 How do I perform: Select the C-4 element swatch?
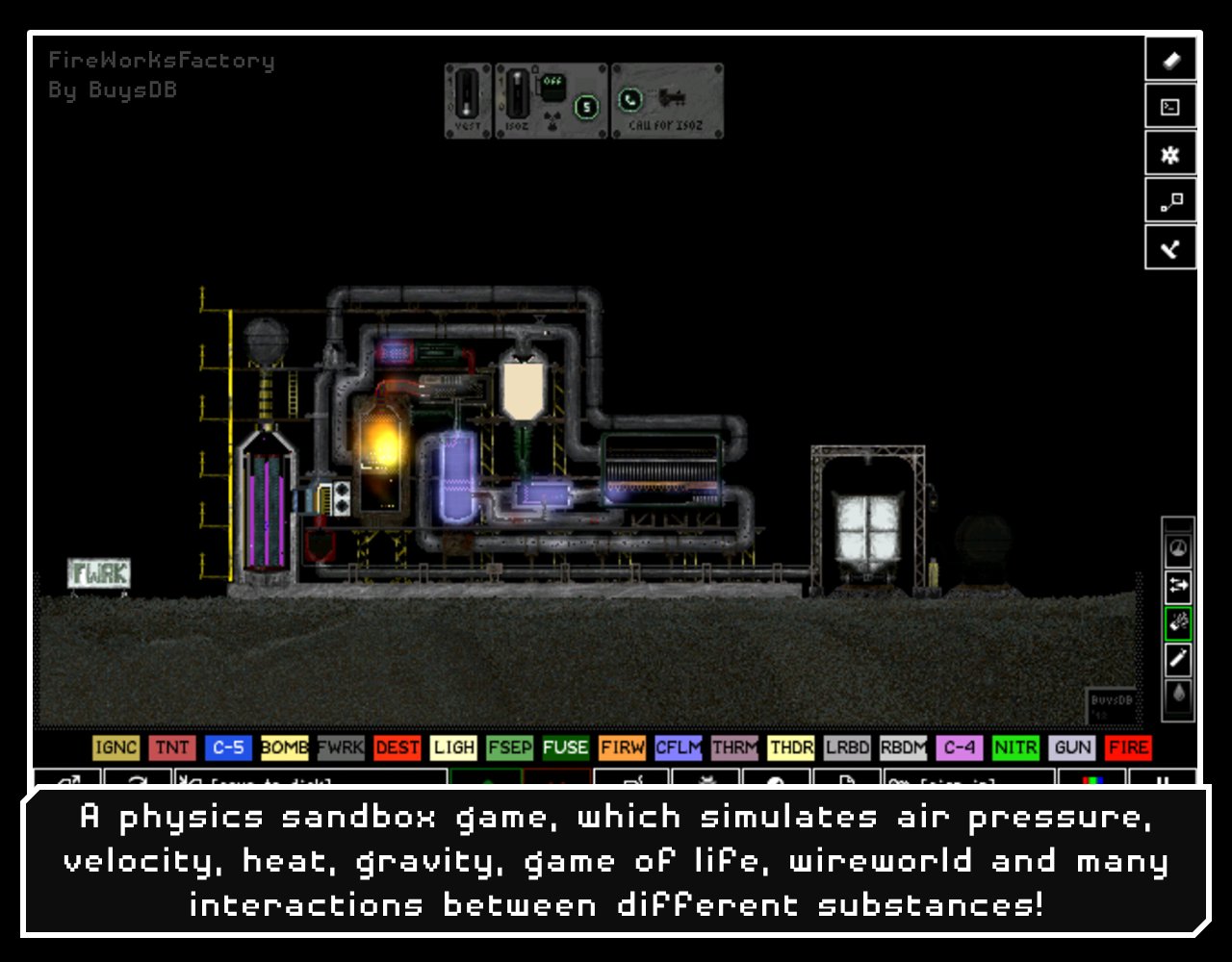959,747
